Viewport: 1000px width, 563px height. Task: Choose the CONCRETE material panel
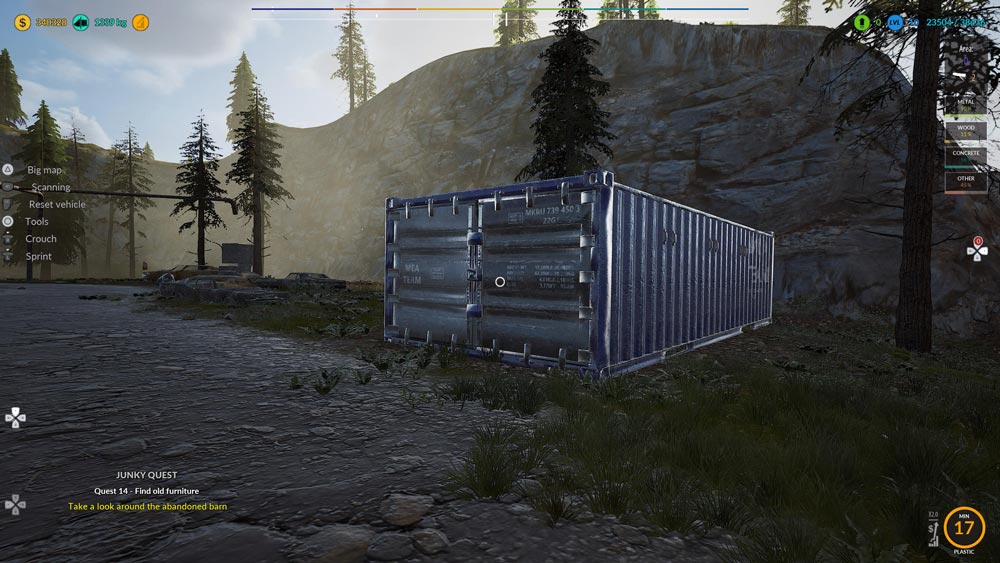965,156
